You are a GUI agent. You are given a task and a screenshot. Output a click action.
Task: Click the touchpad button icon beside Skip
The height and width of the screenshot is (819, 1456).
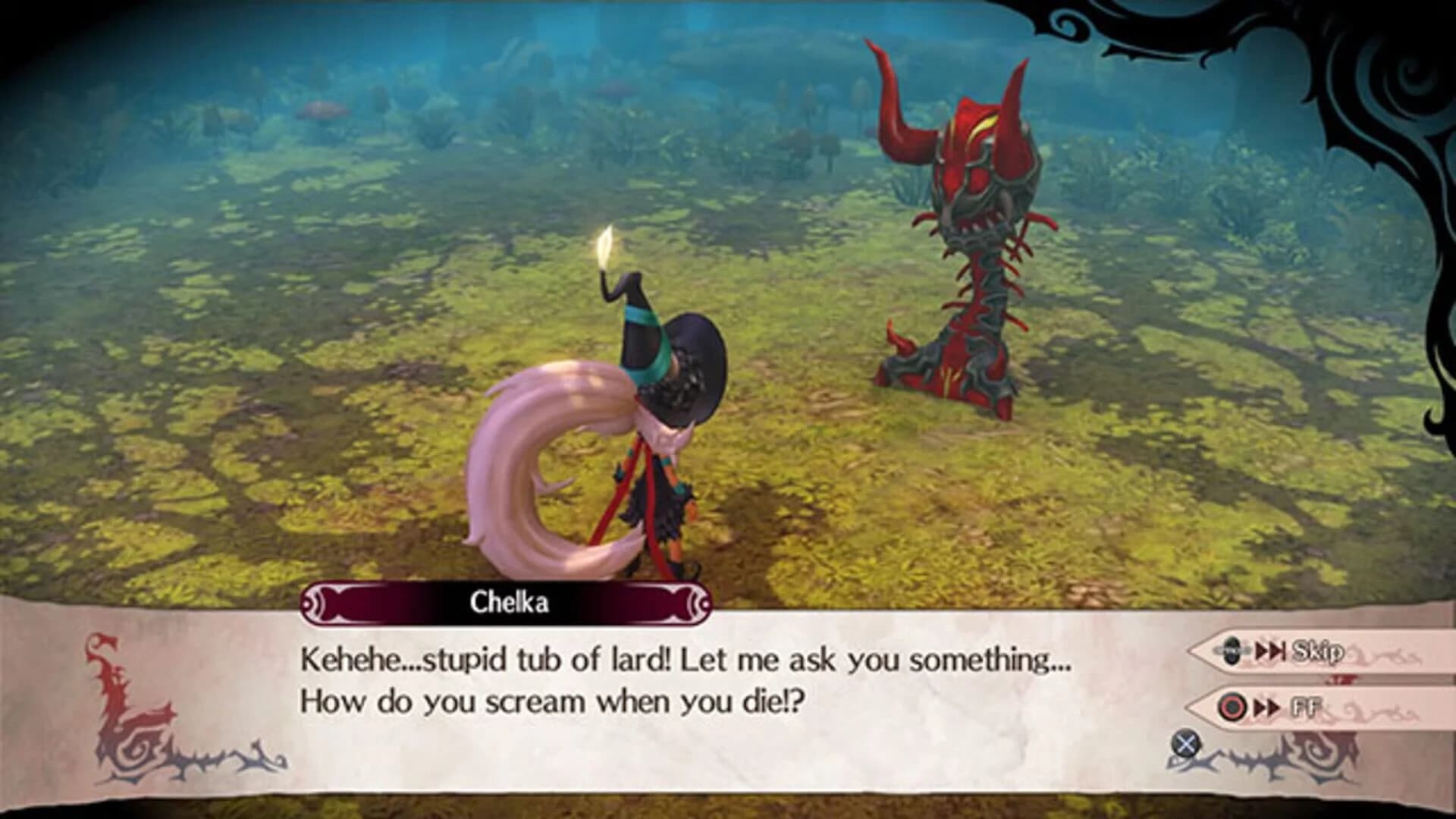tap(1232, 651)
